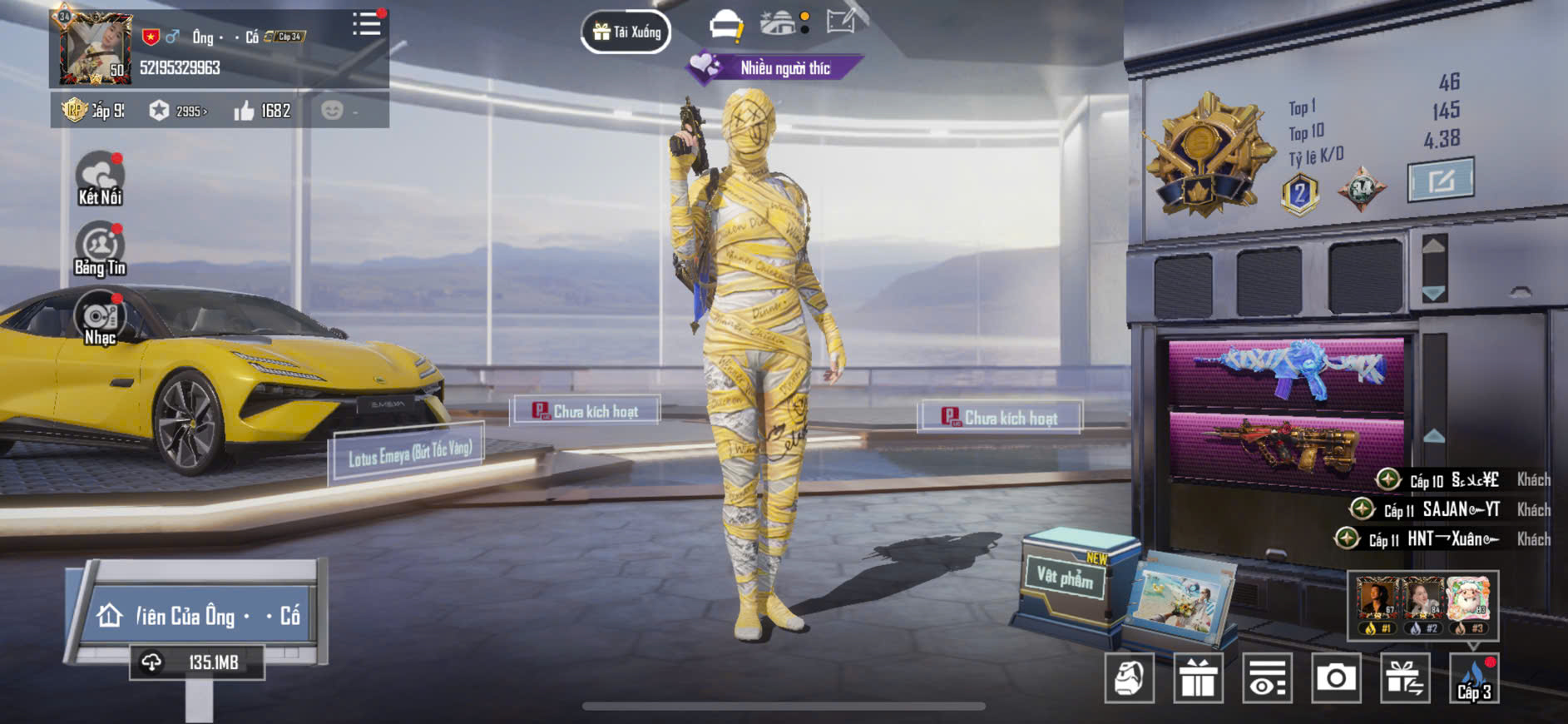Viewport: 1568px width, 724px height.
Task: Click the edit layout pencil icon
Action: [842, 21]
